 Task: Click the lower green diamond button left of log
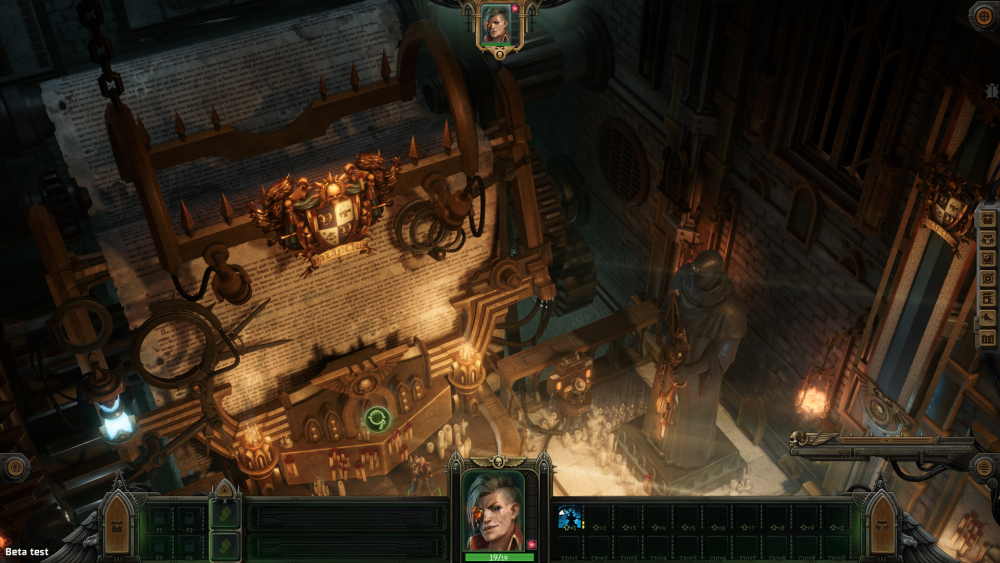224,546
